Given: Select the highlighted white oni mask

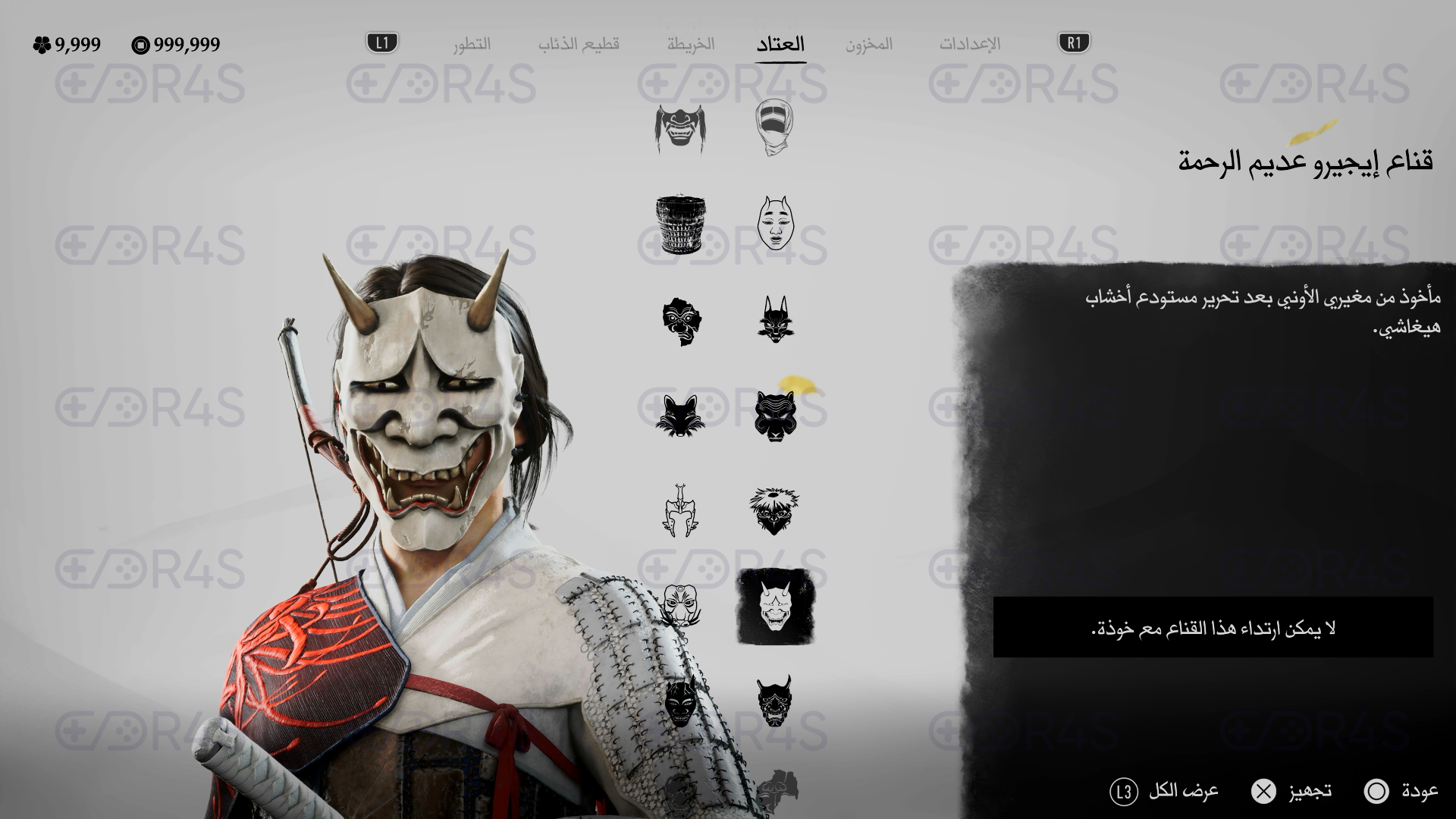Looking at the screenshot, I should pyautogui.click(x=775, y=606).
